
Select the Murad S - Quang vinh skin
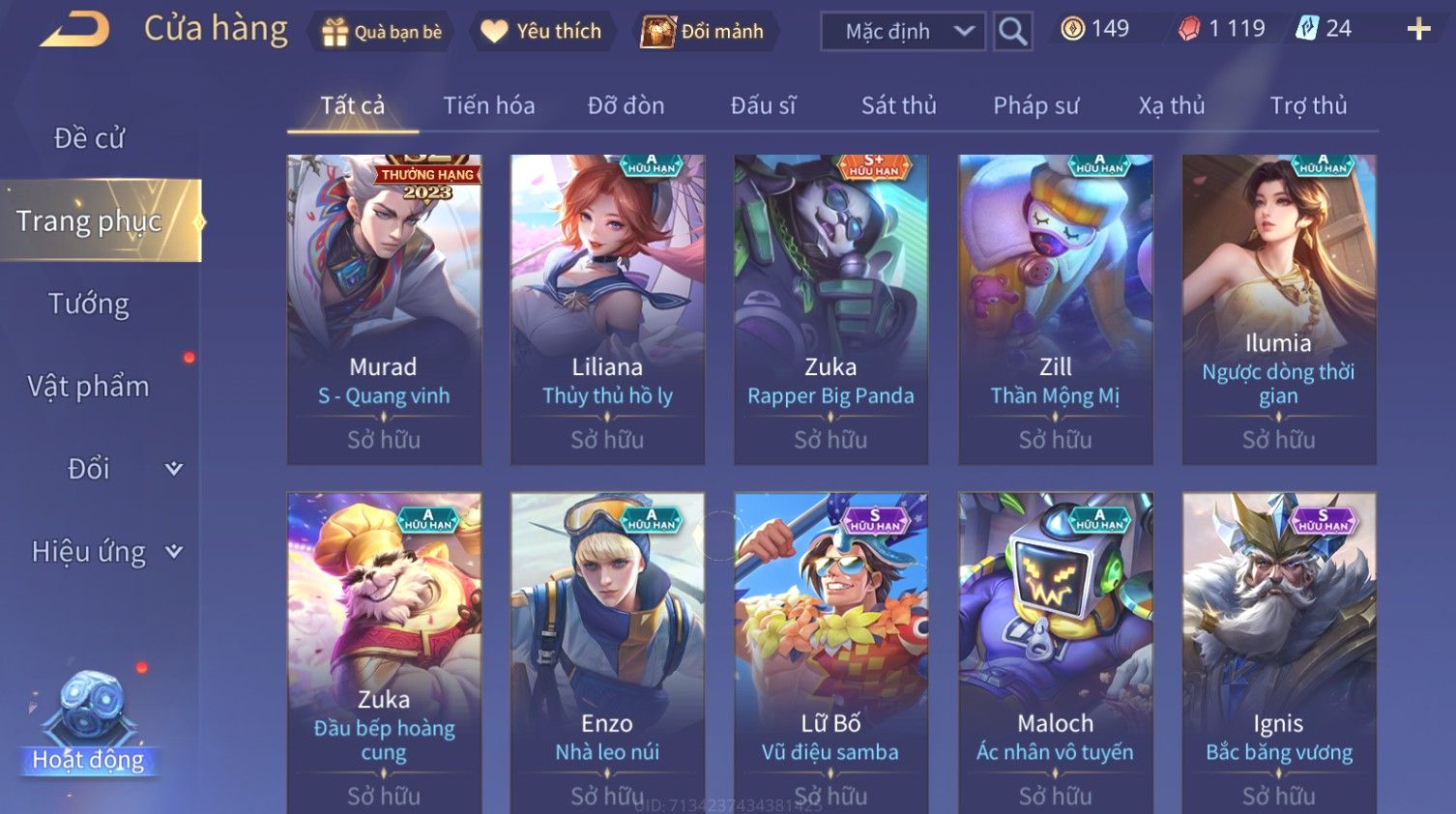pyautogui.click(x=384, y=309)
